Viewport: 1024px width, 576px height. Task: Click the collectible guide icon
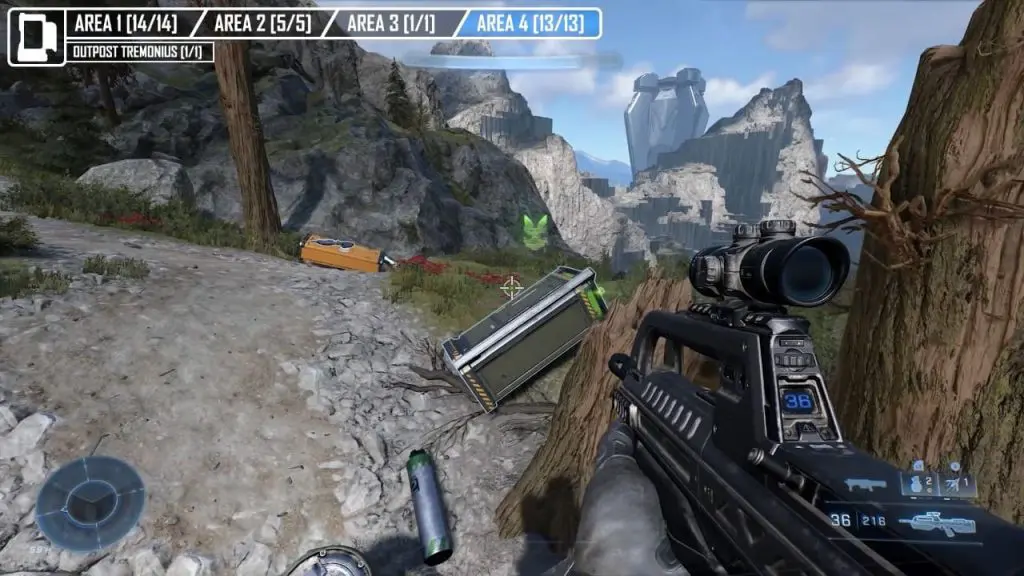36,37
